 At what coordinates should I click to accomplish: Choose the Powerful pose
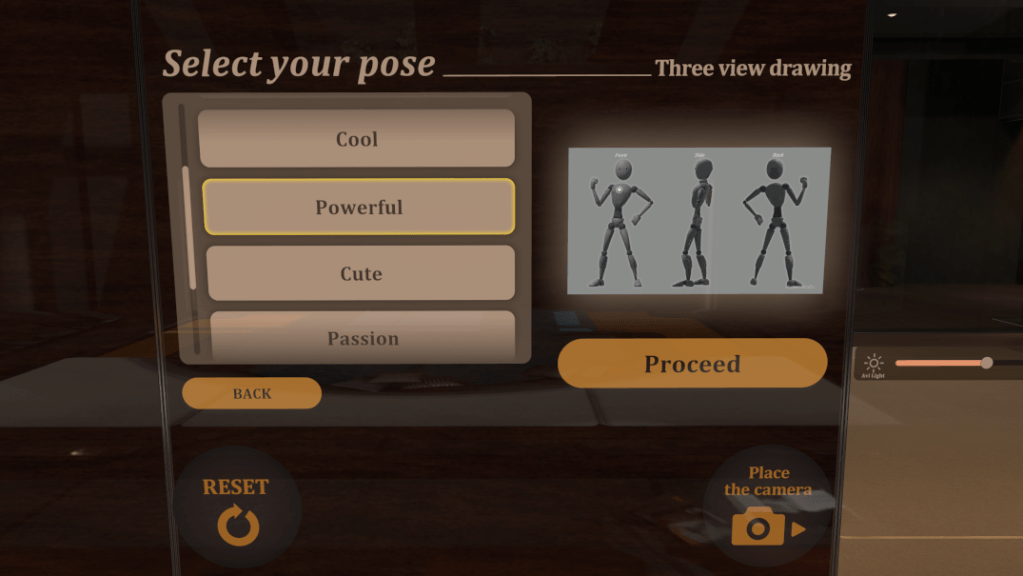(359, 207)
